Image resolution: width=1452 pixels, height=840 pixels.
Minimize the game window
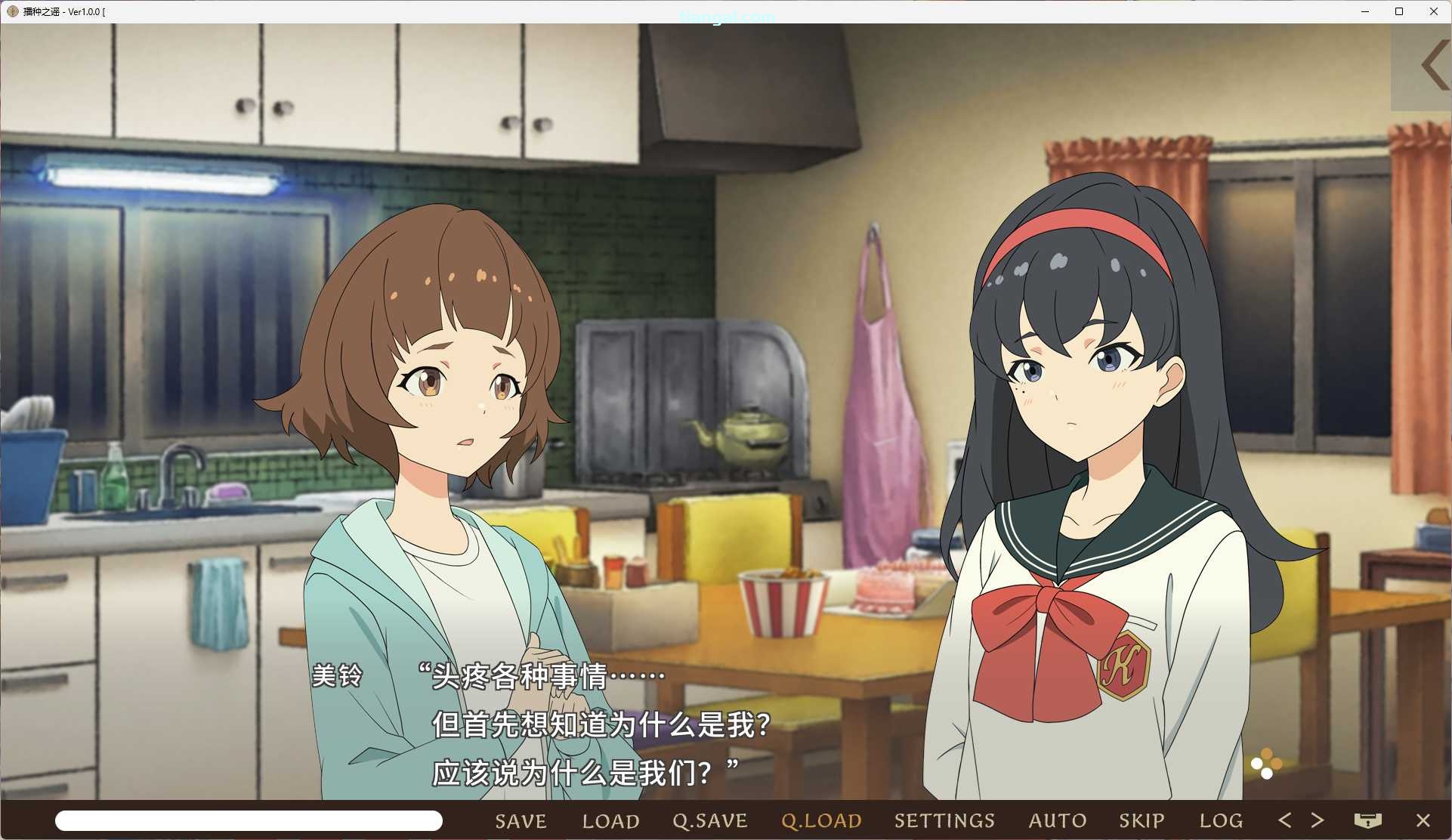(x=1365, y=11)
